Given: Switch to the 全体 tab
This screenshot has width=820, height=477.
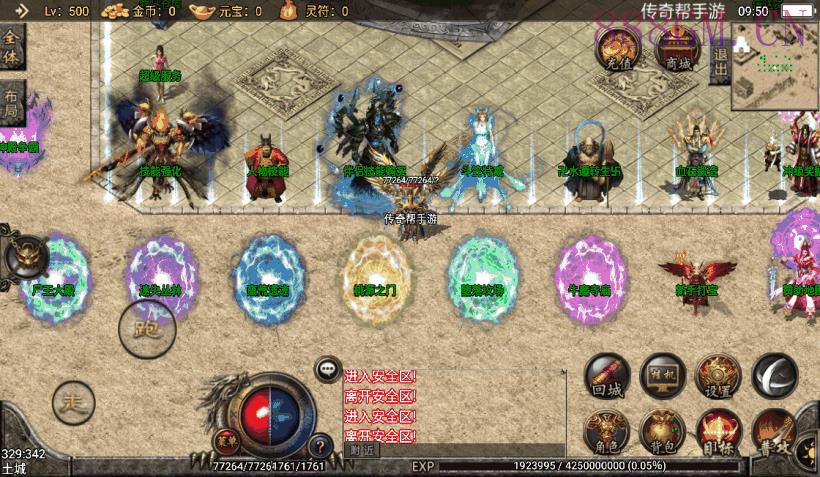Looking at the screenshot, I should tap(12, 47).
